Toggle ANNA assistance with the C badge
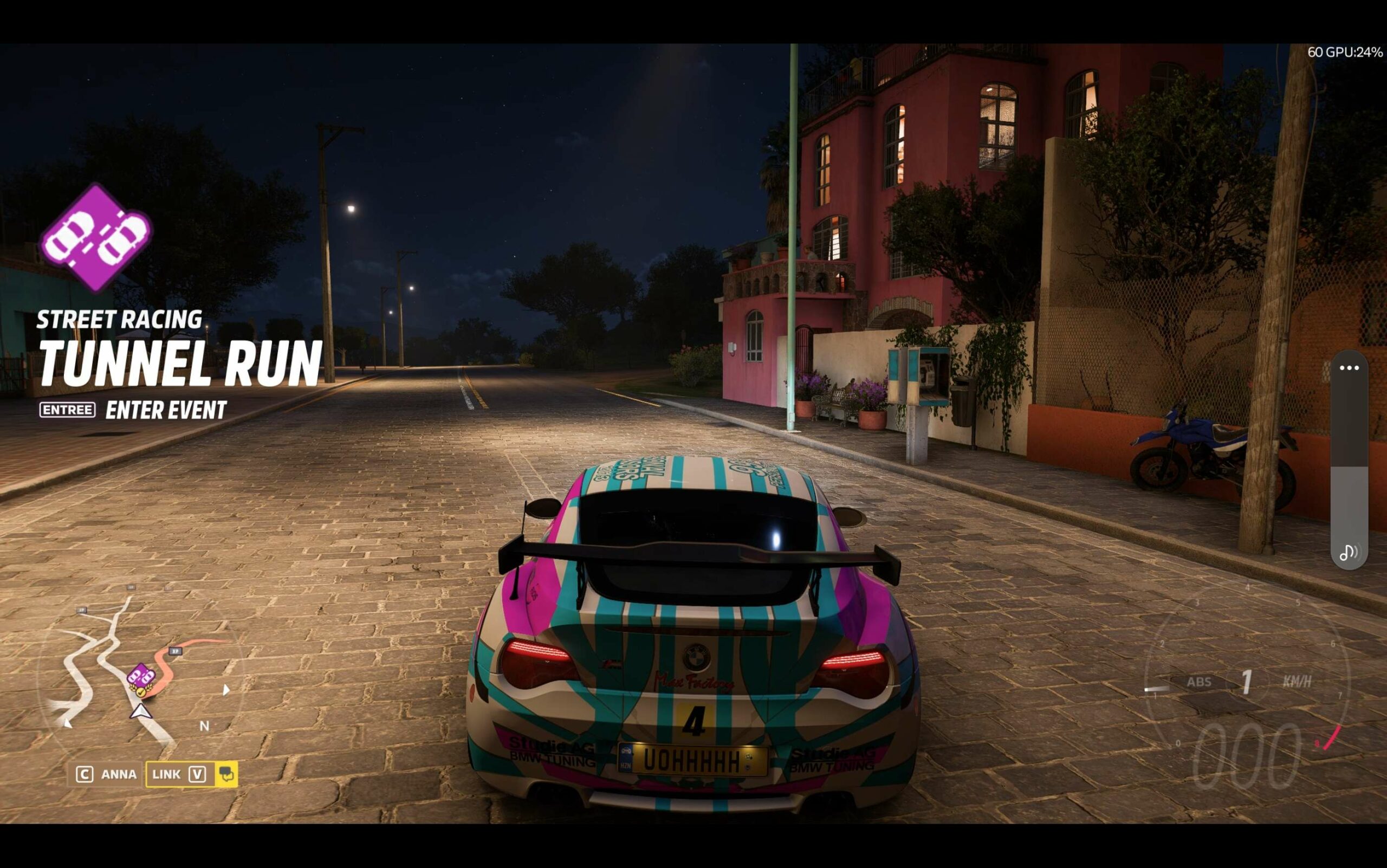 click(x=85, y=774)
